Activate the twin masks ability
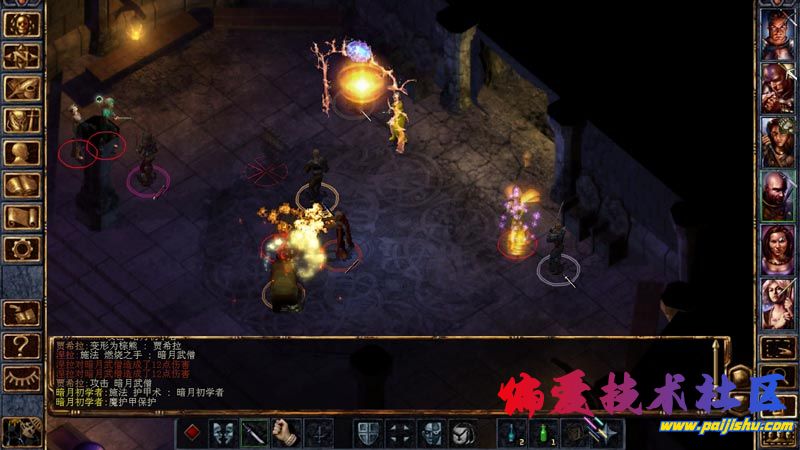The width and height of the screenshot is (800, 450). coord(223,433)
